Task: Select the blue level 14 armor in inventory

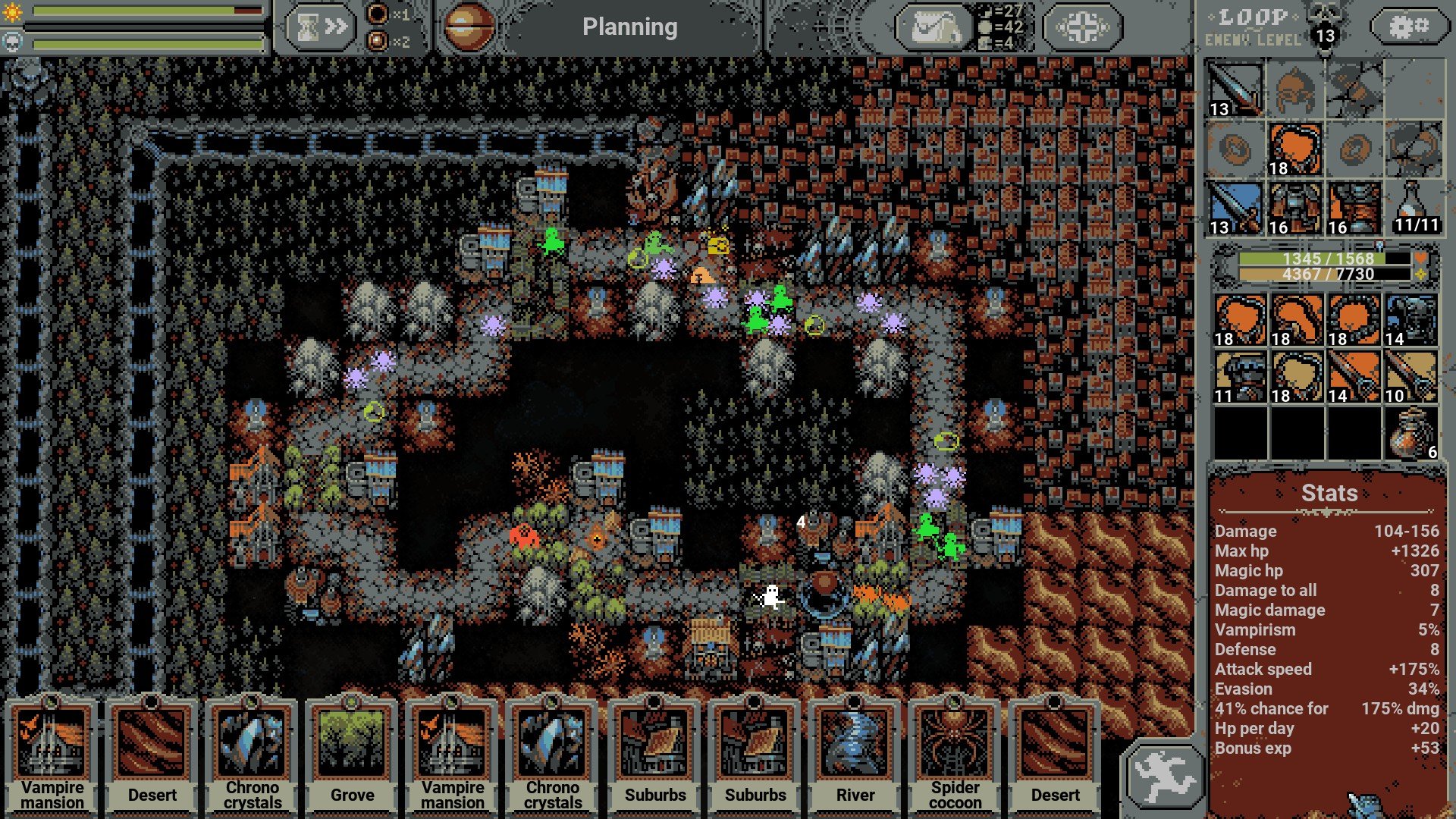Action: (1411, 320)
